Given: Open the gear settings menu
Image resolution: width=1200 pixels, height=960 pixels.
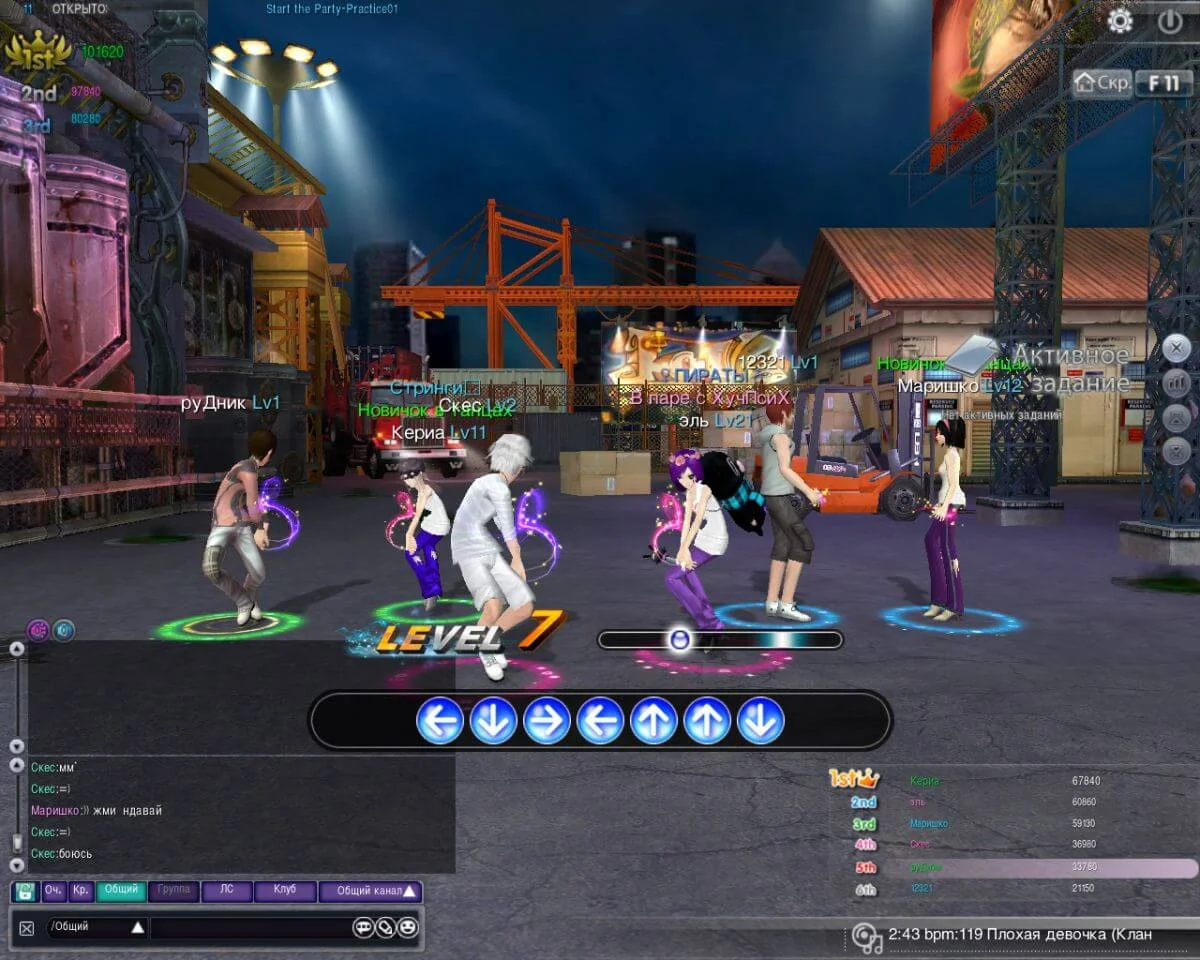Looking at the screenshot, I should pyautogui.click(x=1120, y=21).
